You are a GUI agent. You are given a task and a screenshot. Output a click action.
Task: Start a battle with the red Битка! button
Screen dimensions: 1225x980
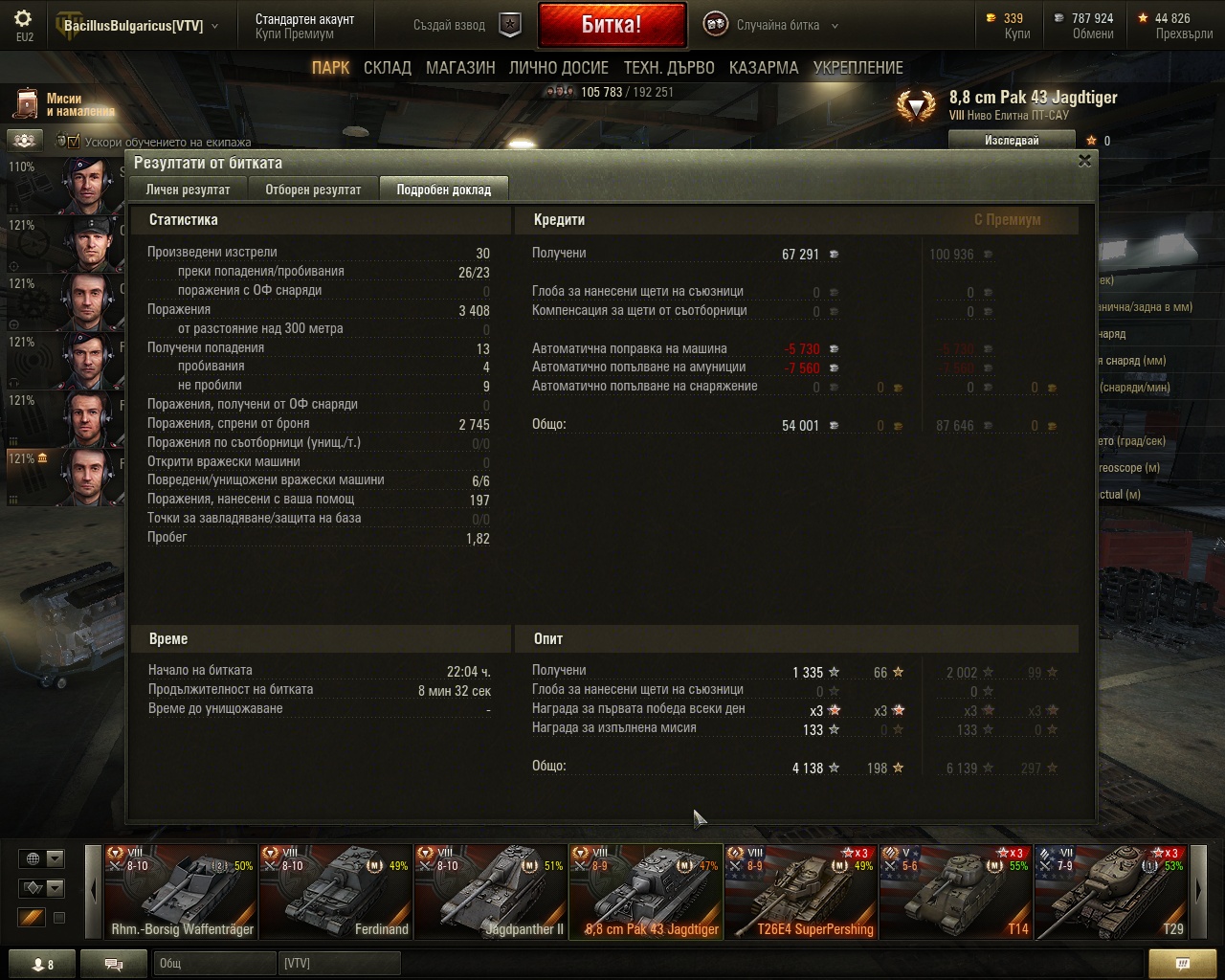612,26
